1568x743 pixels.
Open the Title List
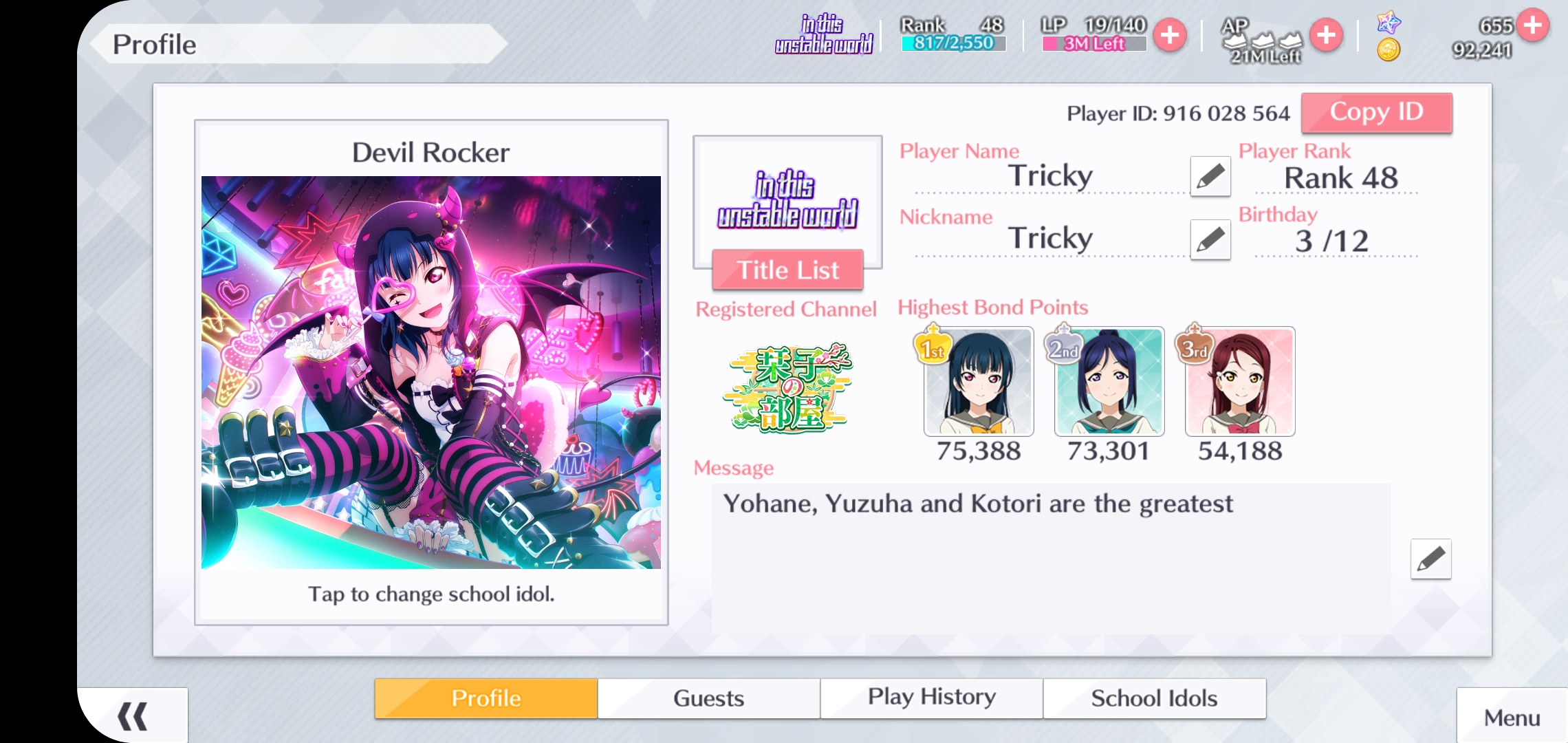[787, 270]
